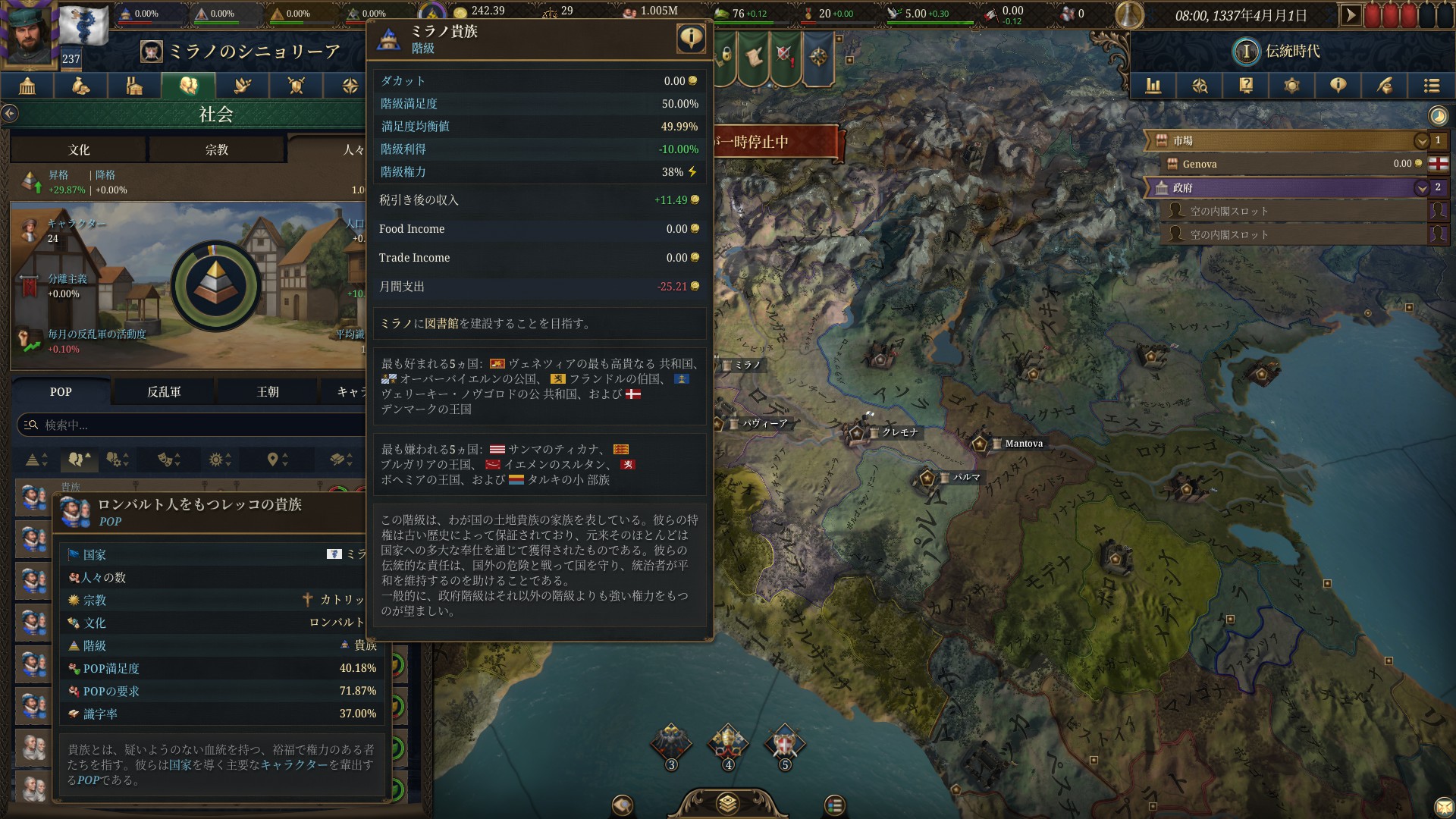The width and height of the screenshot is (1456, 819).
Task: Select the quill and ink notes icon
Action: [x=1385, y=86]
